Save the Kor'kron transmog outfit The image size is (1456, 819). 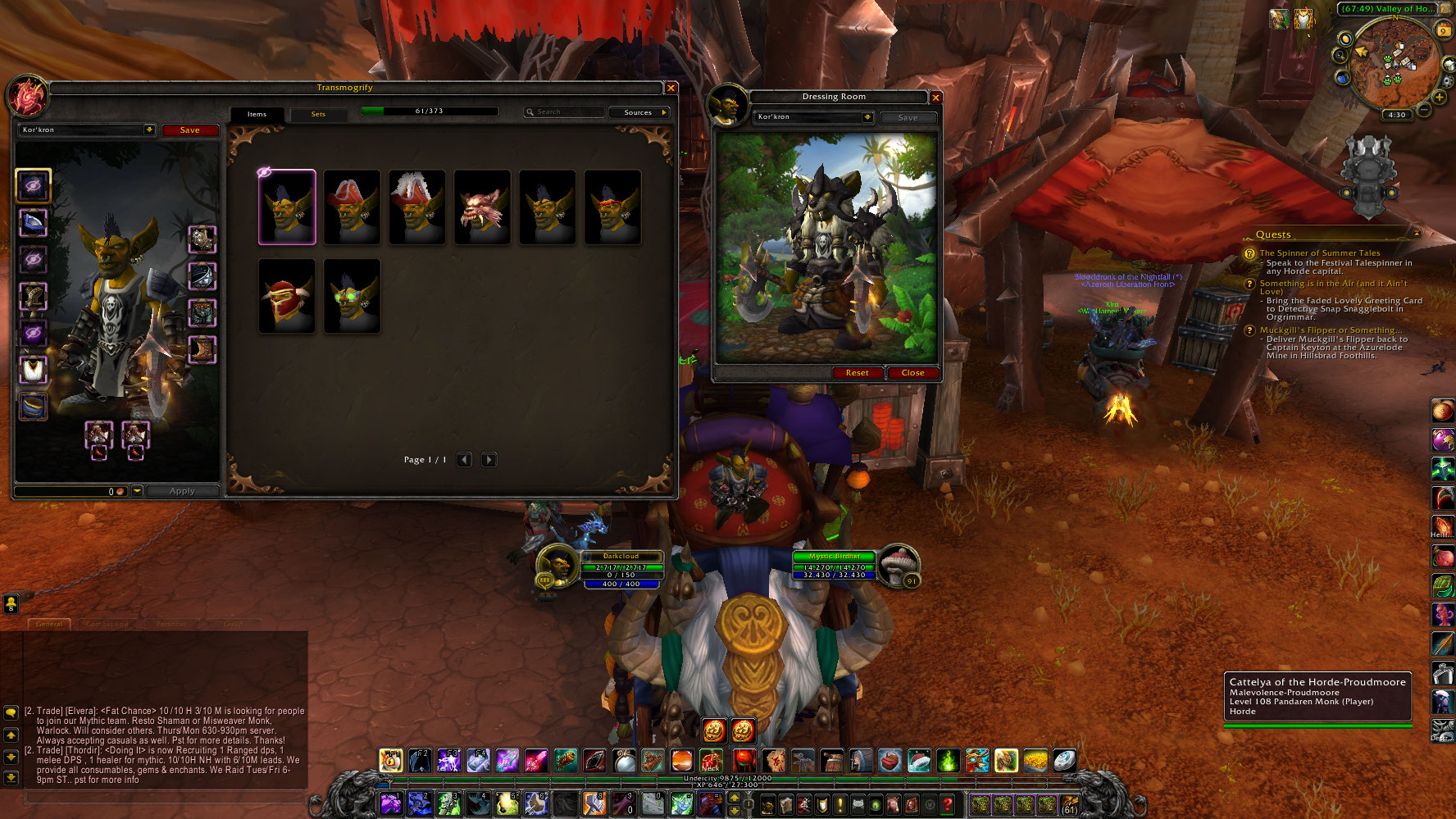[189, 130]
